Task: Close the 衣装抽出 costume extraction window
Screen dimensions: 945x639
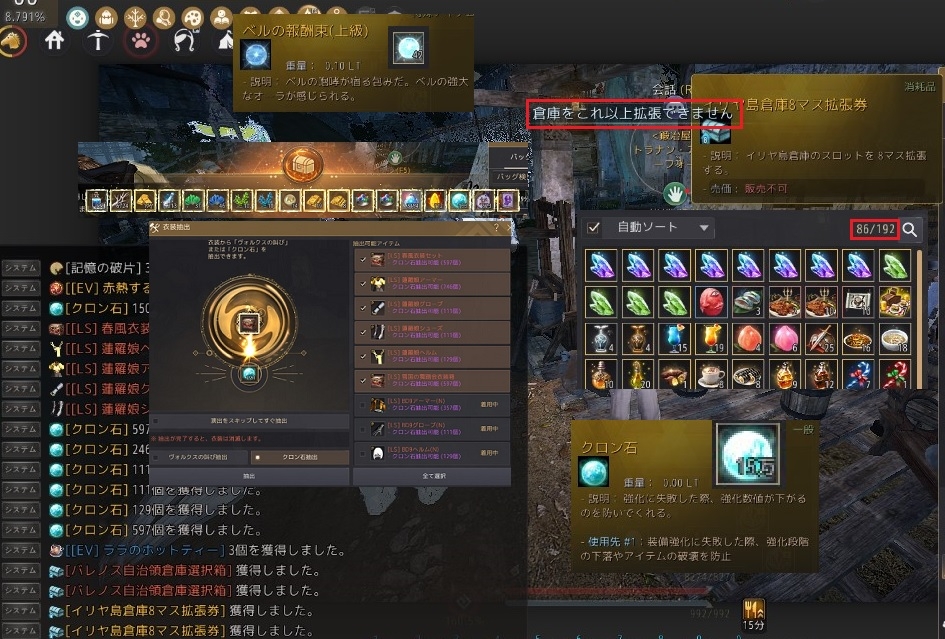Action: (x=509, y=228)
